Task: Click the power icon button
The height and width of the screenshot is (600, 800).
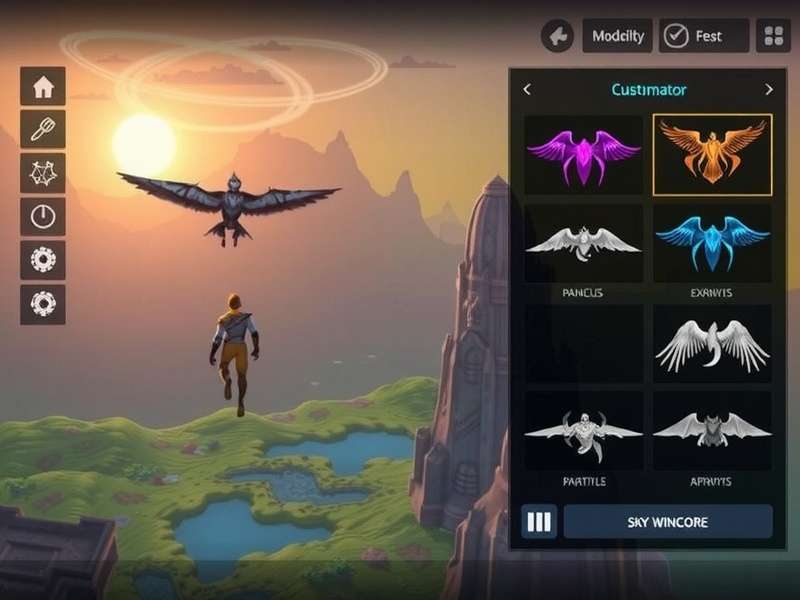Action: point(43,216)
